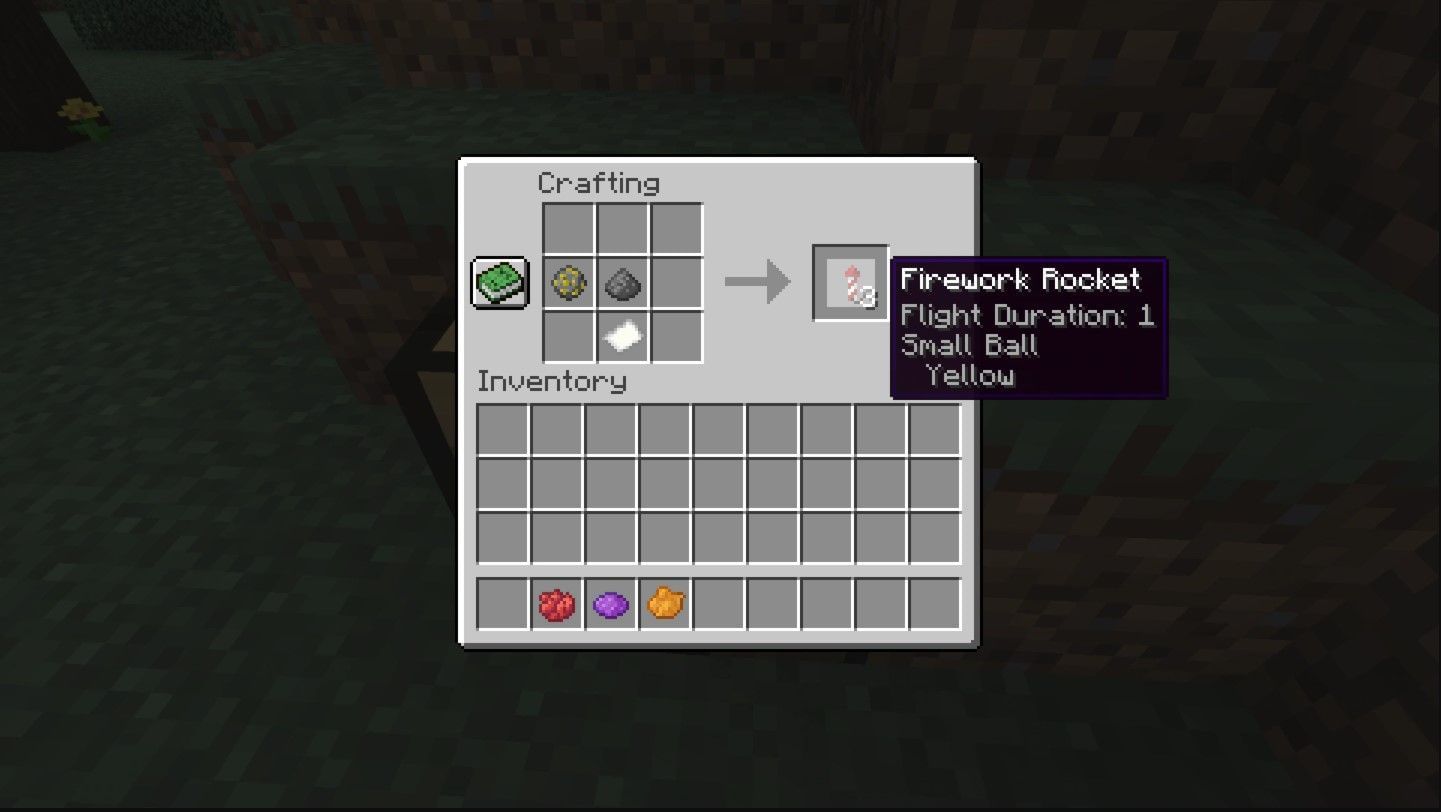
Task: Click the empty top-left crafting slot
Action: 568,227
